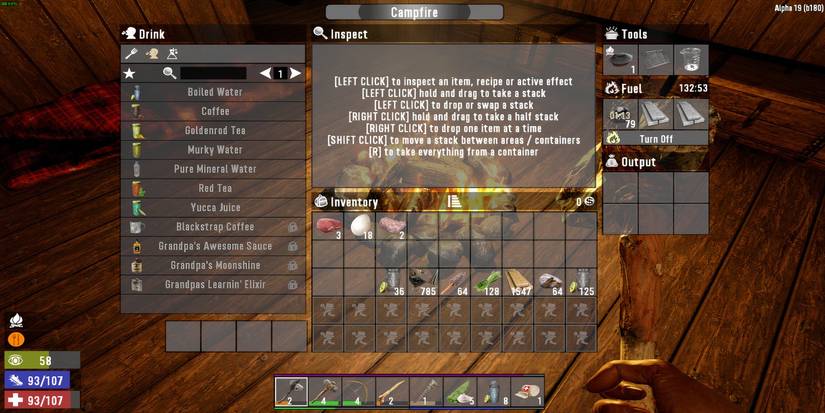The width and height of the screenshot is (825, 413).
Task: Choose Yucca Juice from the recipe list
Action: pos(214,208)
